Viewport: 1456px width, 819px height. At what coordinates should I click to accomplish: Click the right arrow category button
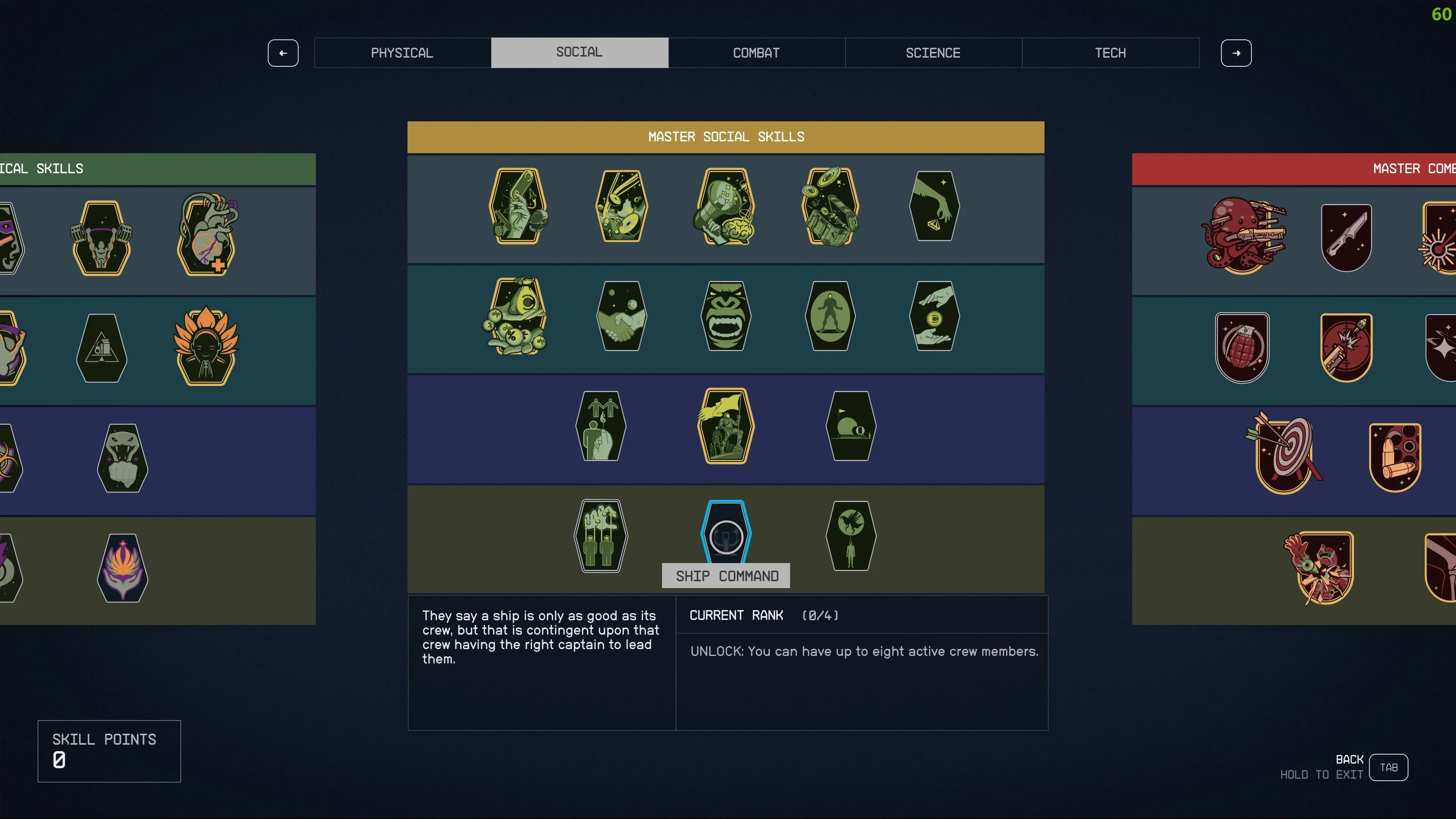(1236, 53)
